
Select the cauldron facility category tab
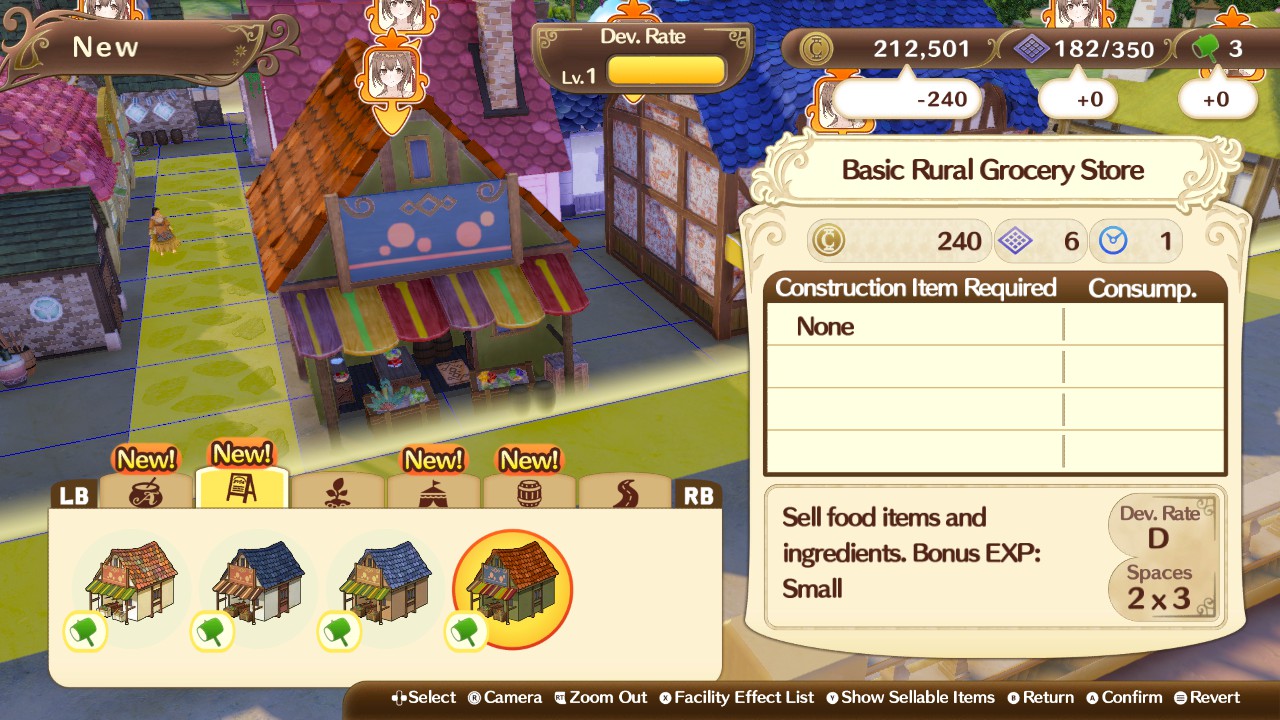click(x=146, y=492)
